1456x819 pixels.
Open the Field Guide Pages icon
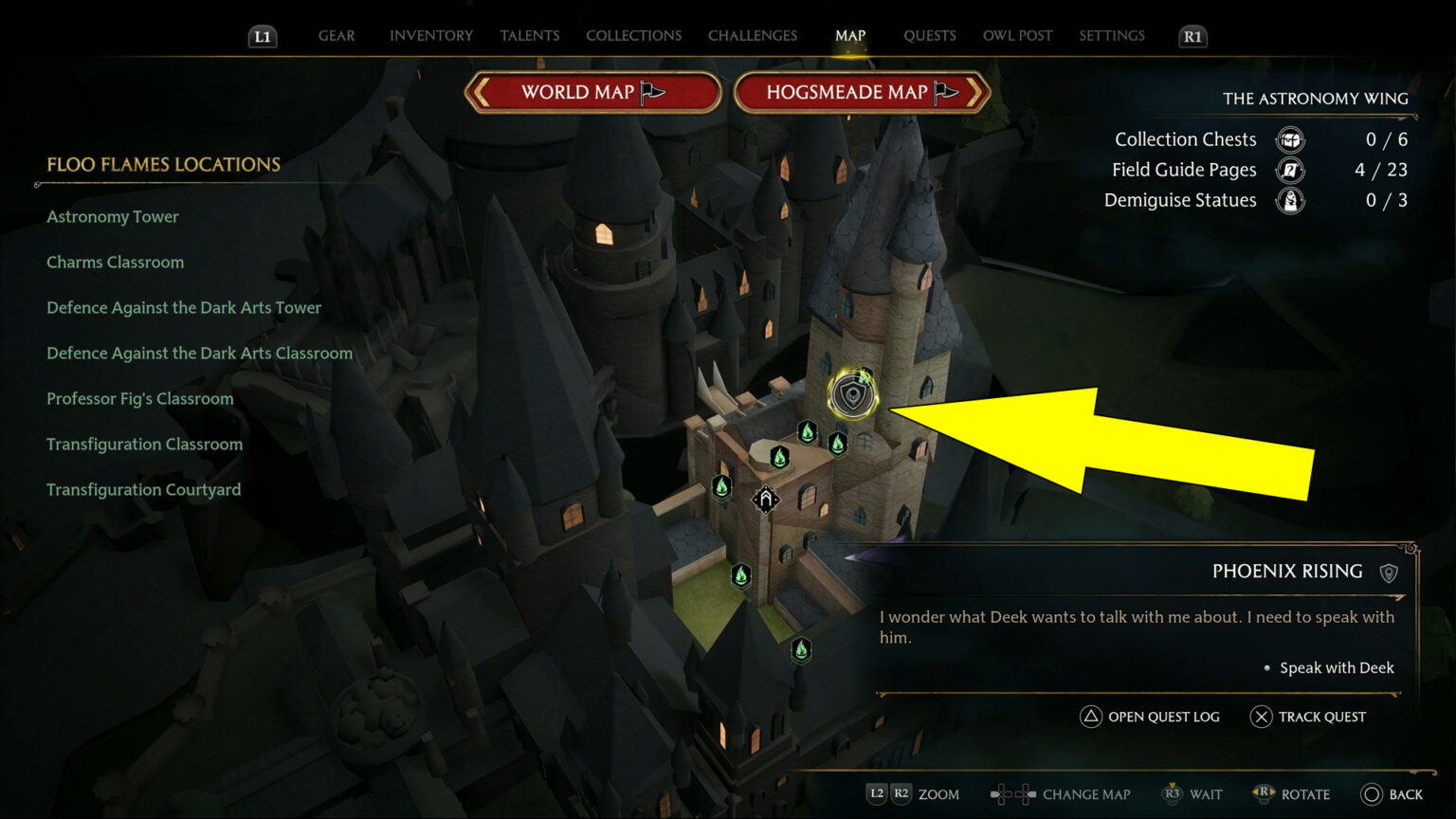point(1289,170)
